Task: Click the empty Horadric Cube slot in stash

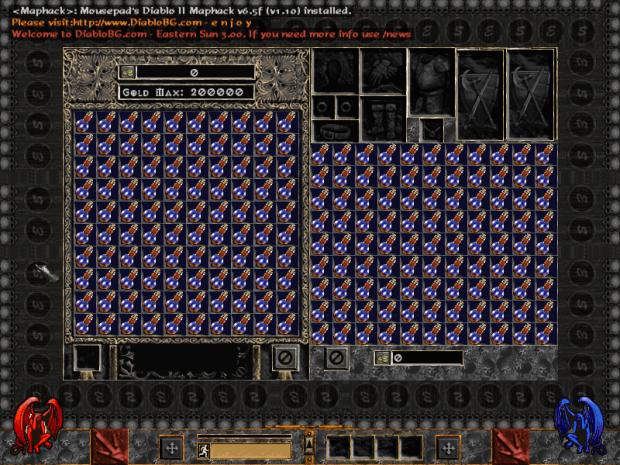Action: pos(86,357)
